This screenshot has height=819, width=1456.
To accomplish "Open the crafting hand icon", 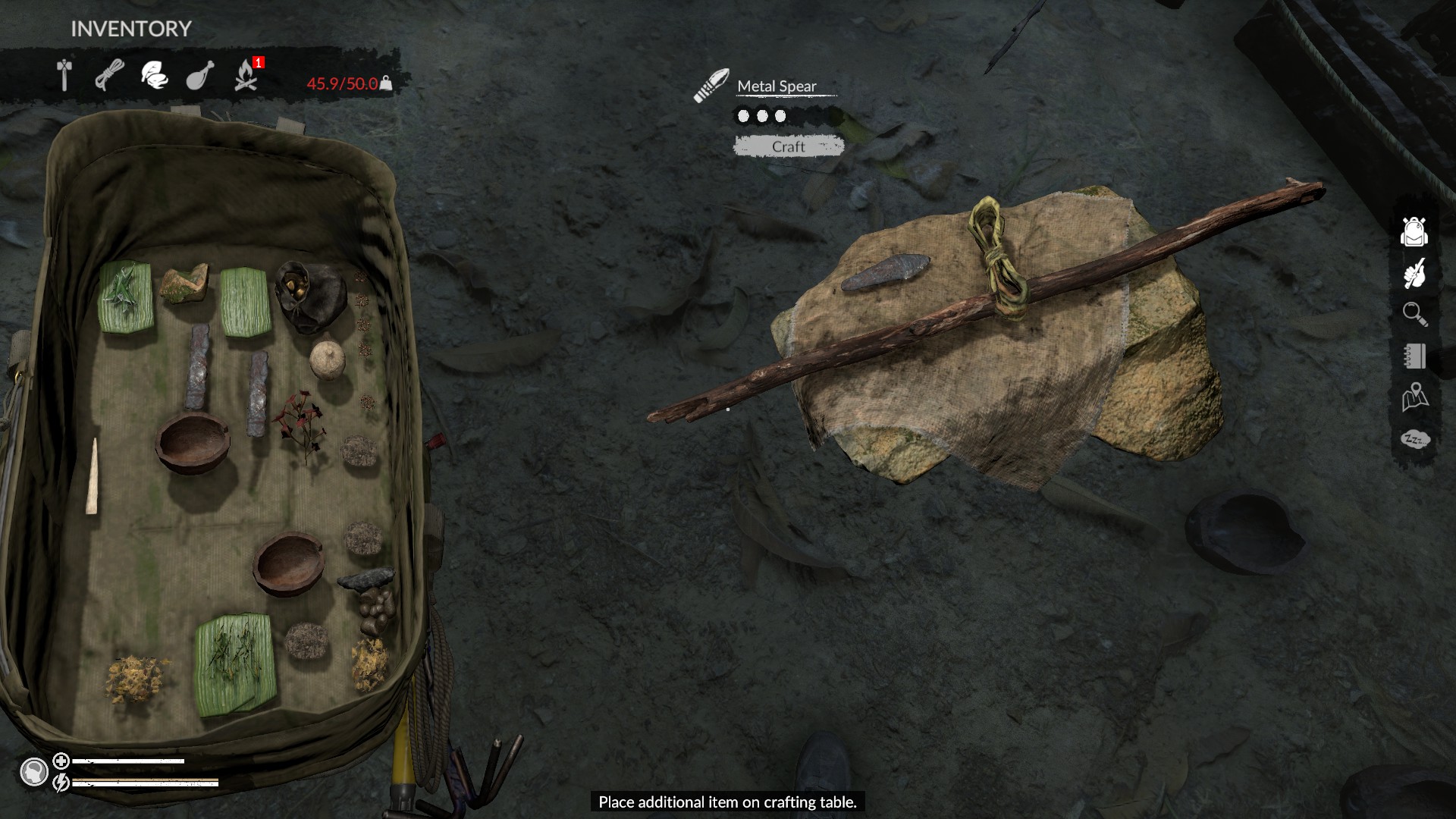I will 1414,274.
